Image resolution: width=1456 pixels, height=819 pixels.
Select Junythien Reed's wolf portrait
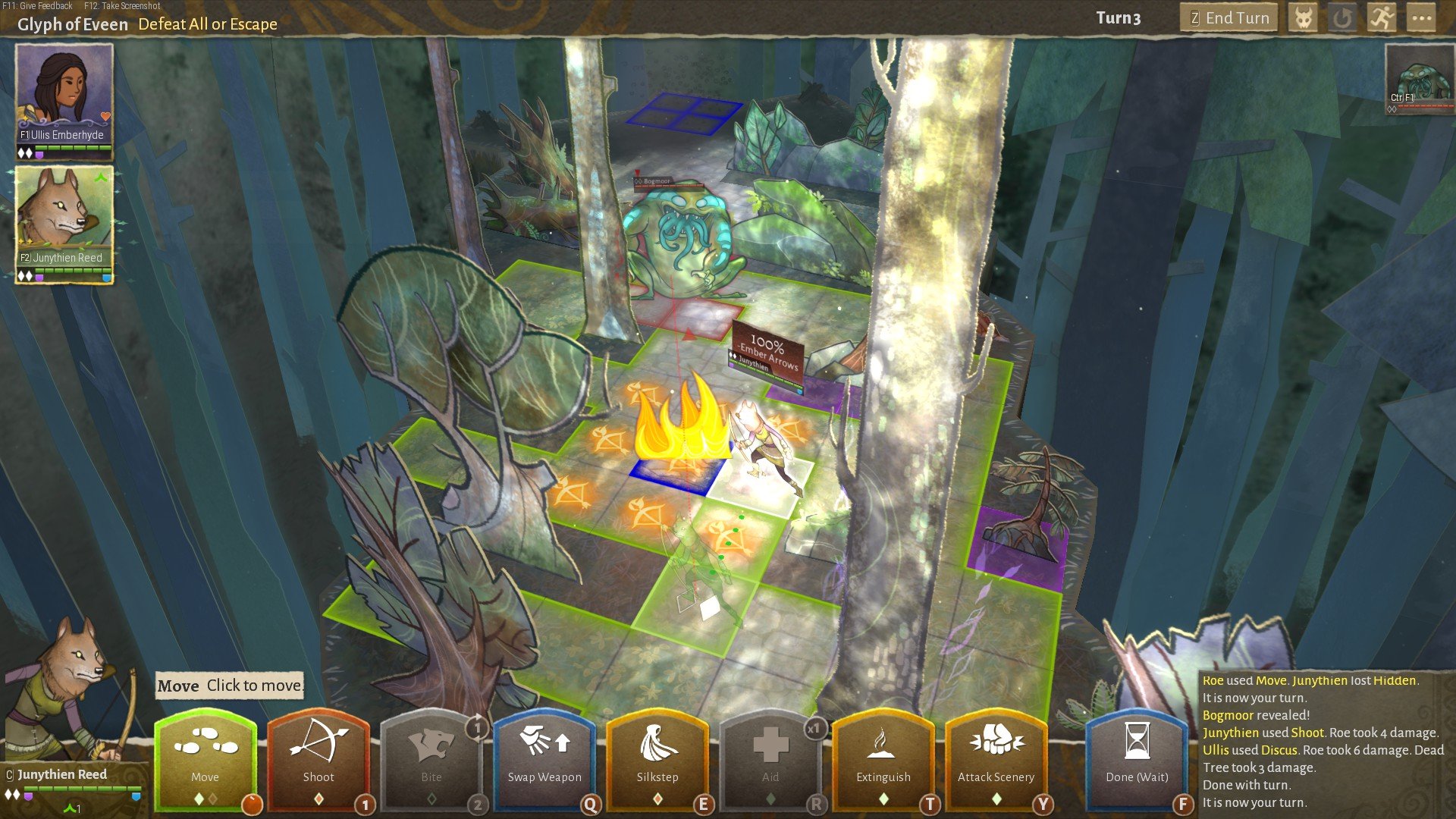coord(64,217)
